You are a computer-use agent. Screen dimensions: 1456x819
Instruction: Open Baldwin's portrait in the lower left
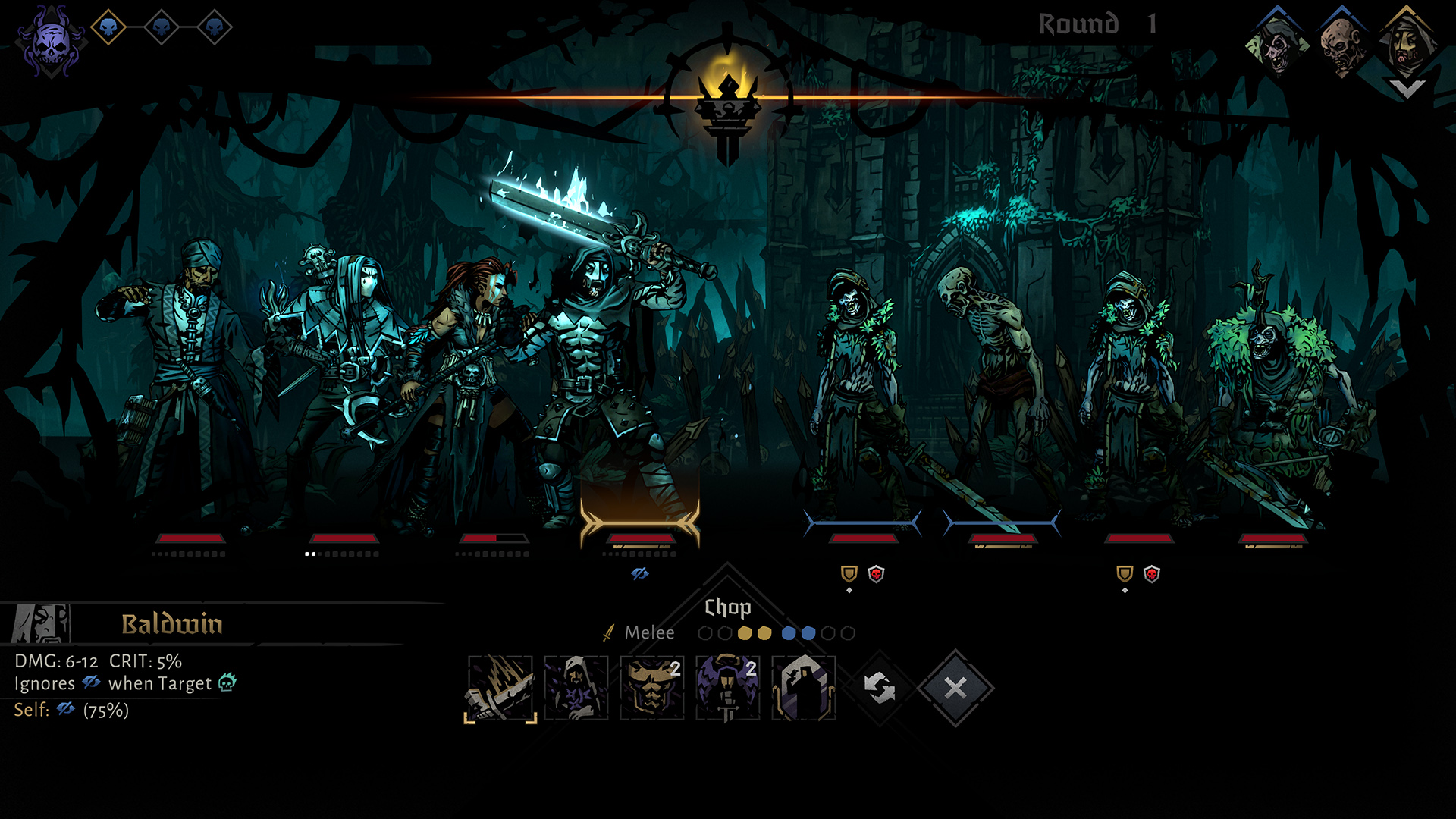click(42, 623)
